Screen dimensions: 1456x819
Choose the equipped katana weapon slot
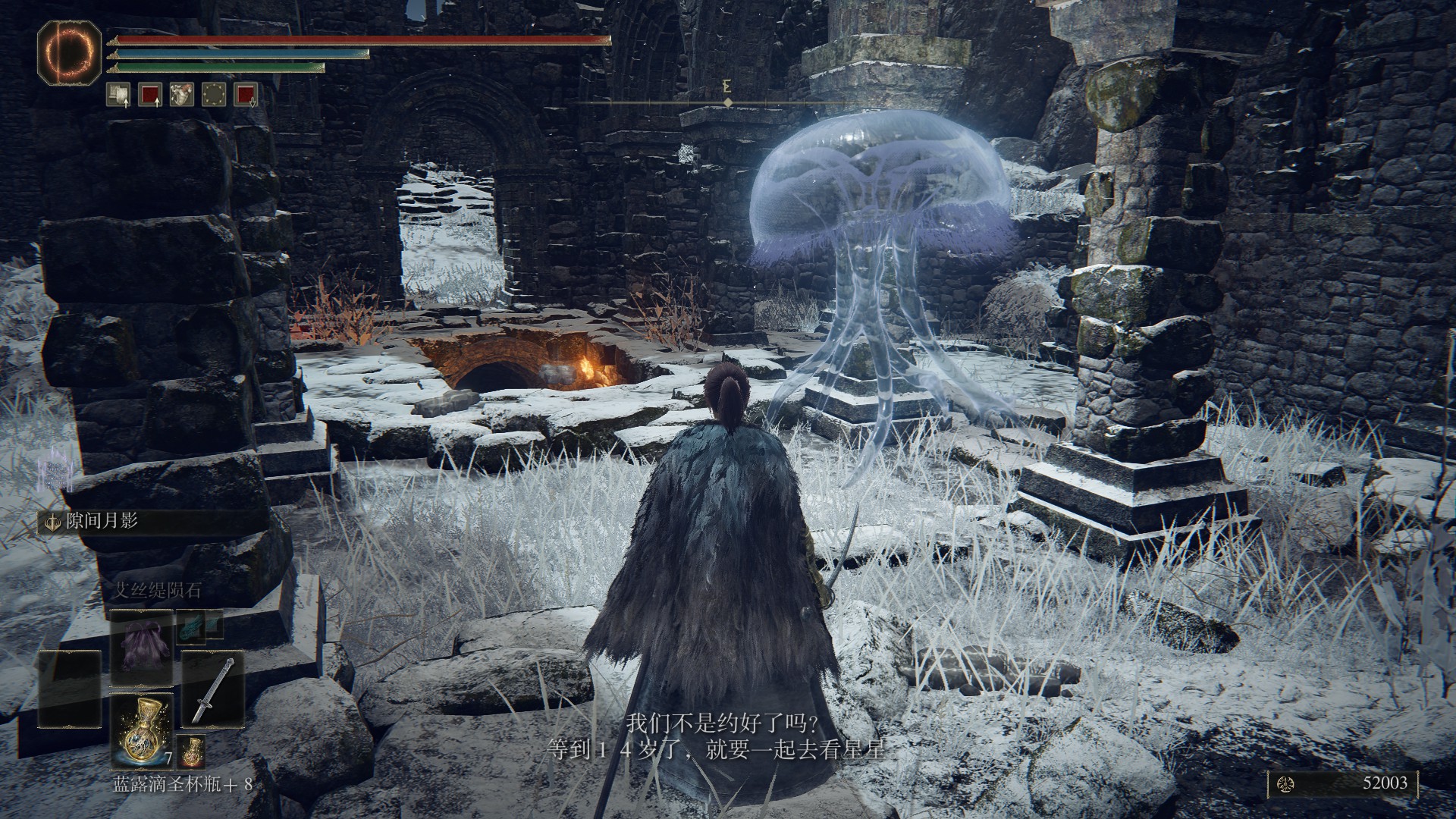tap(213, 689)
